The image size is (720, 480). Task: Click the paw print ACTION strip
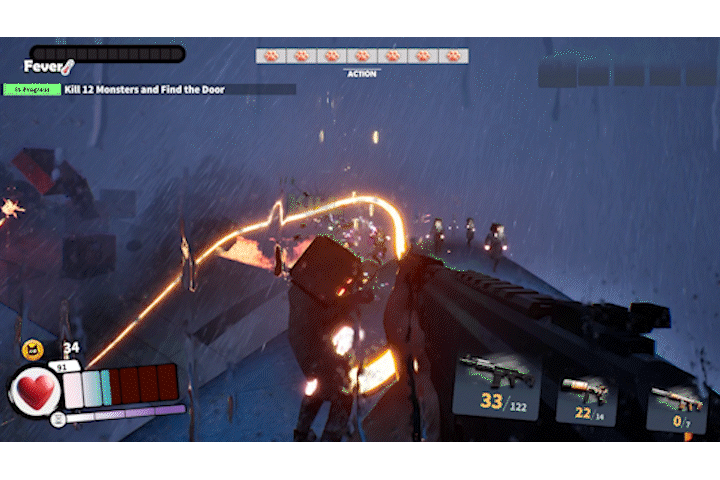tap(362, 57)
